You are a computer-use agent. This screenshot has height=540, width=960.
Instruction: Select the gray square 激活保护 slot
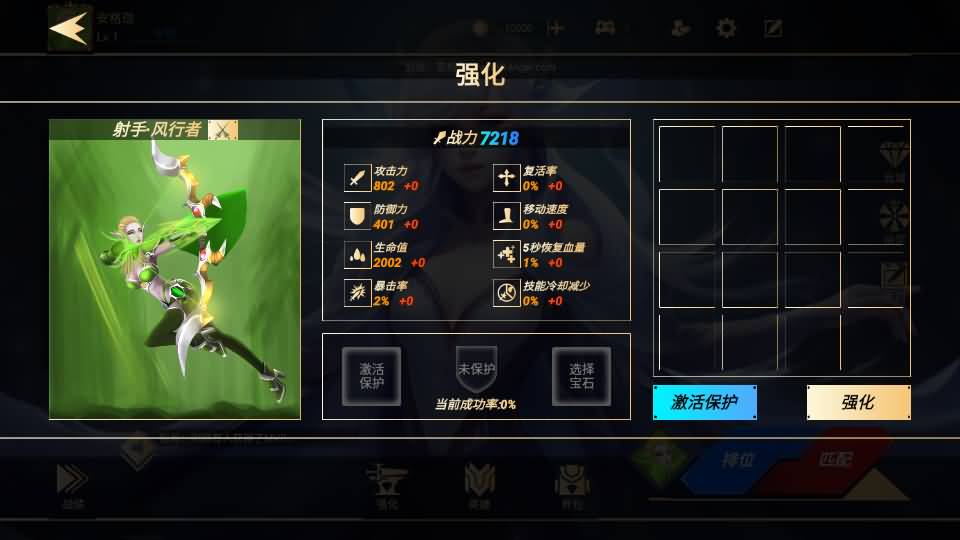(371, 376)
